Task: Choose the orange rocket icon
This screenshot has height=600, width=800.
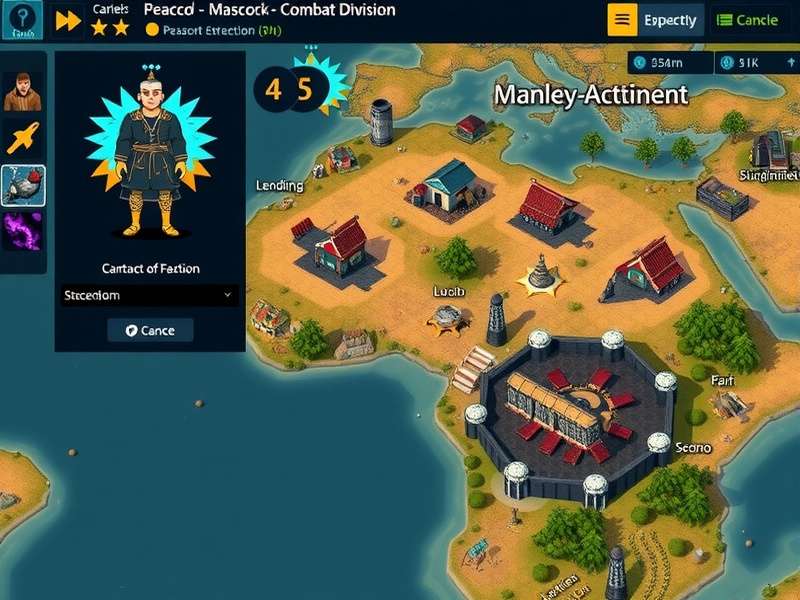Action: coord(22,138)
